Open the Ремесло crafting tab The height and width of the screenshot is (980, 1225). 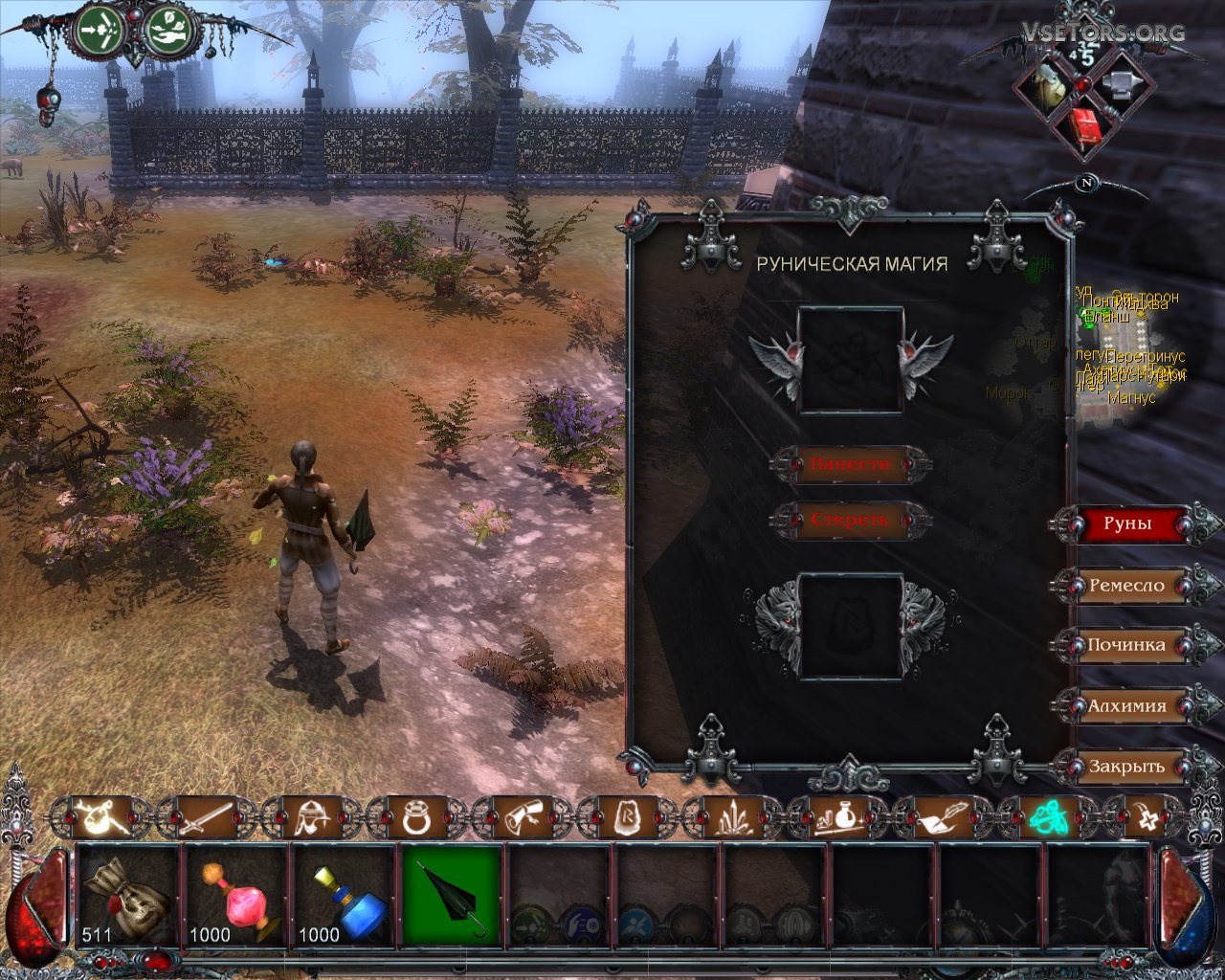[1126, 586]
